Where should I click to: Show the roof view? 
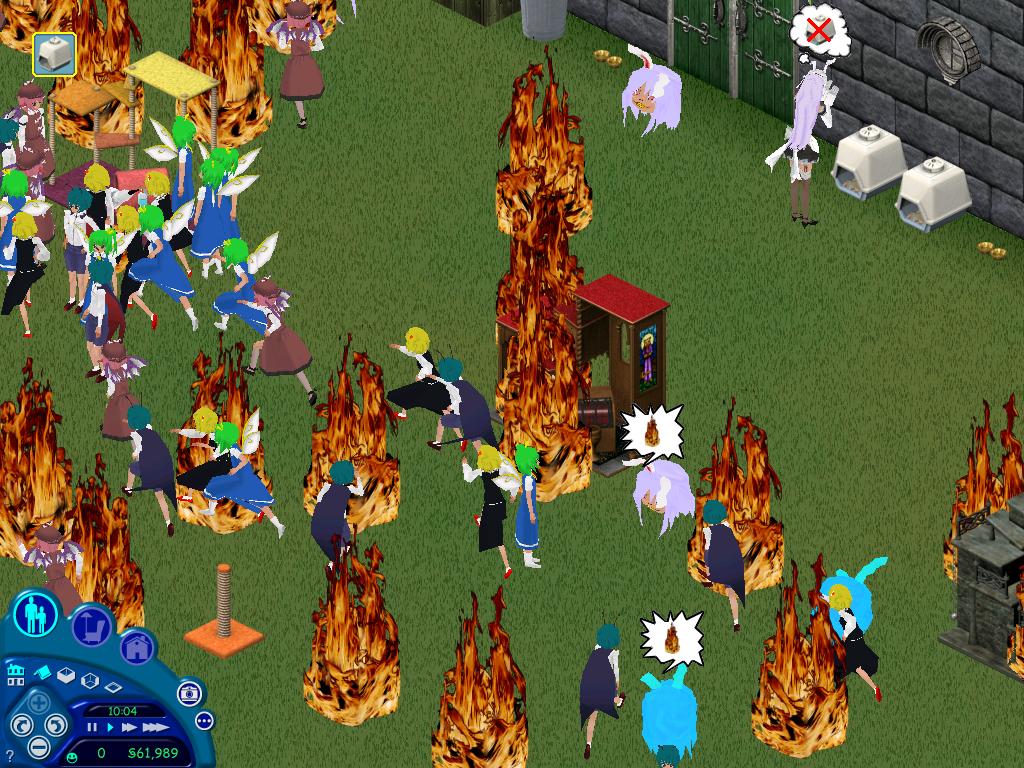point(43,673)
